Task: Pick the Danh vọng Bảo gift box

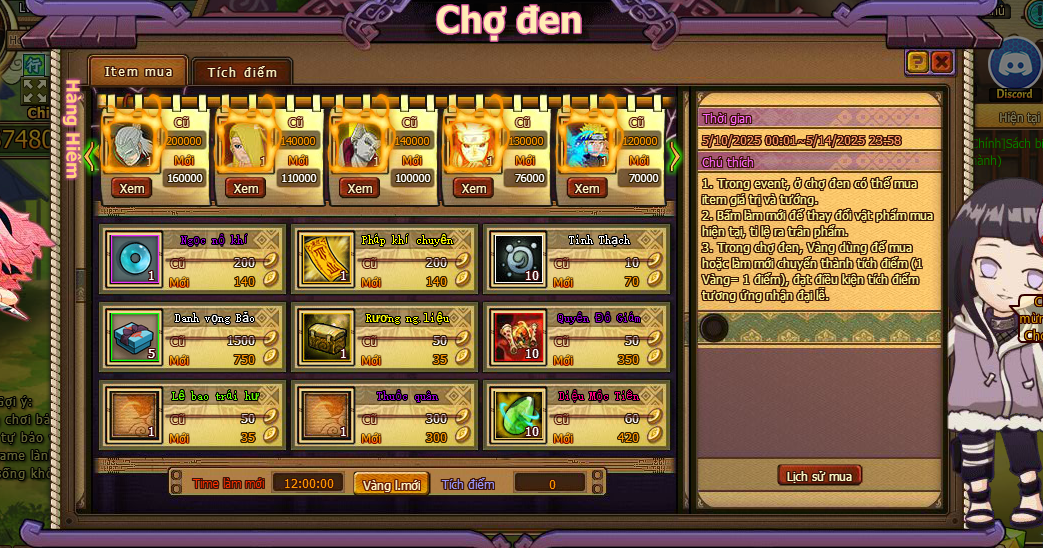Action: (130, 338)
